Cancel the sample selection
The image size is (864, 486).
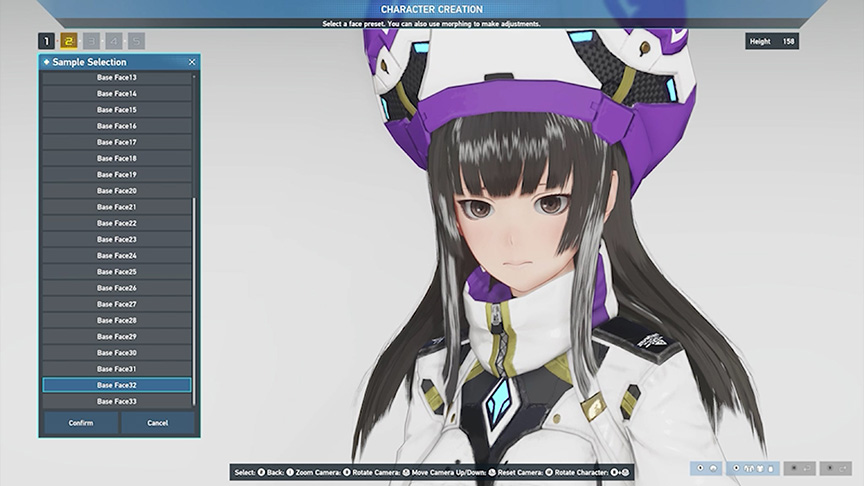click(158, 423)
